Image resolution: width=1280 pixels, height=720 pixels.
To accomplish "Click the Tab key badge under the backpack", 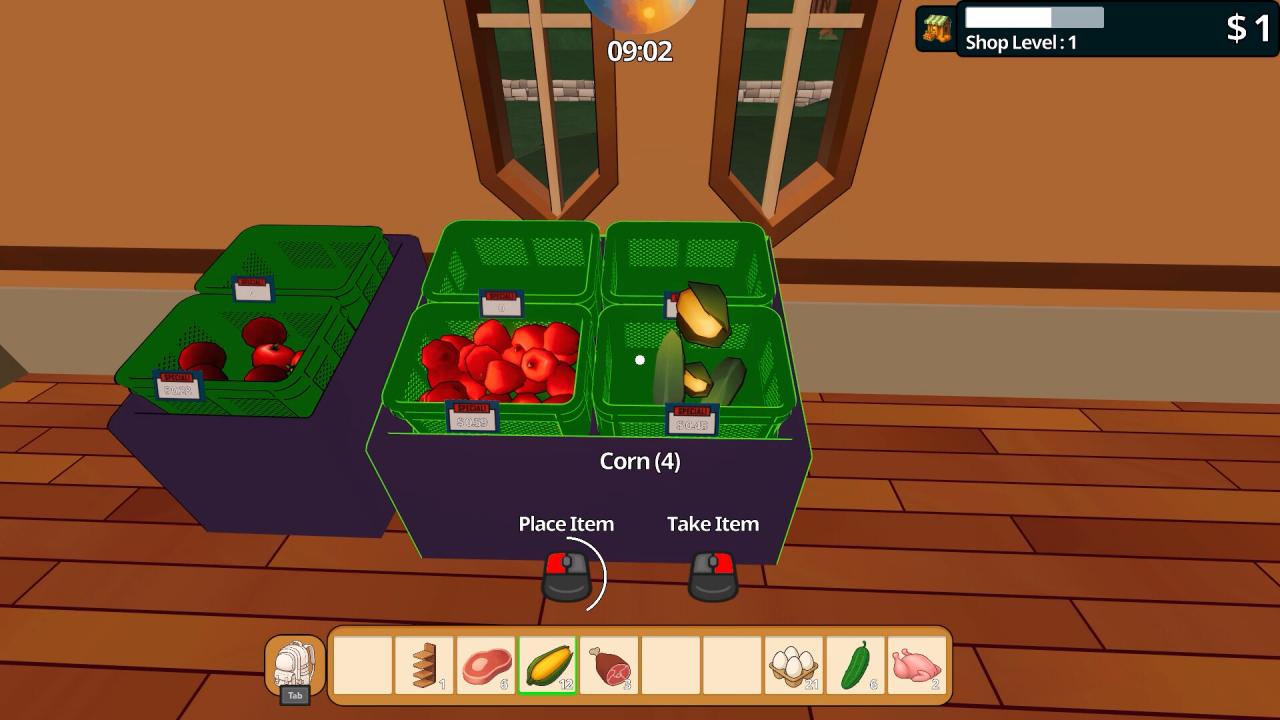I will pos(296,694).
